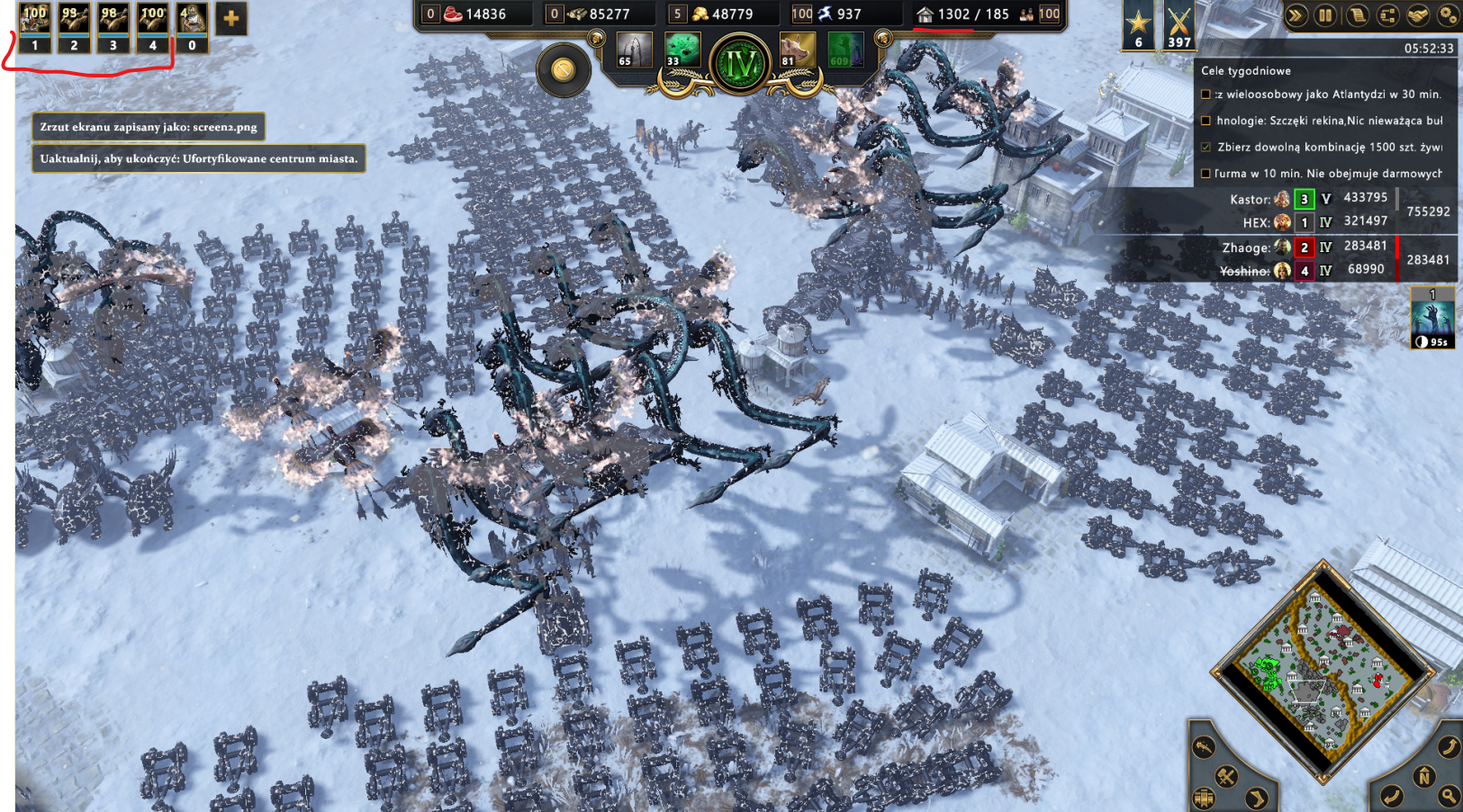1463x812 pixels.
Task: Pause the game
Action: (1325, 15)
